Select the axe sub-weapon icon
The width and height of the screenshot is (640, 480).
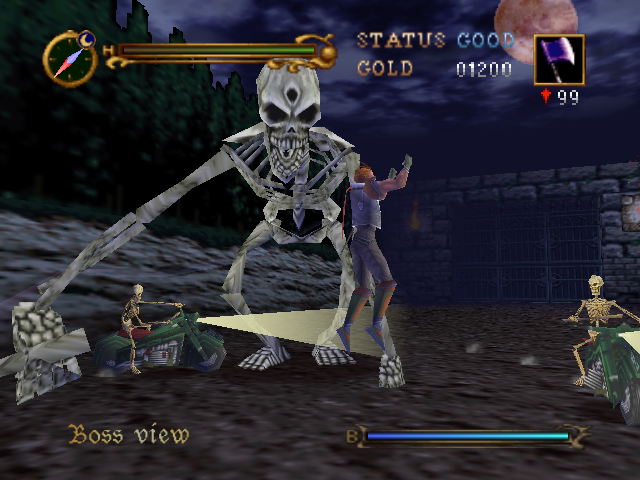[x=559, y=59]
